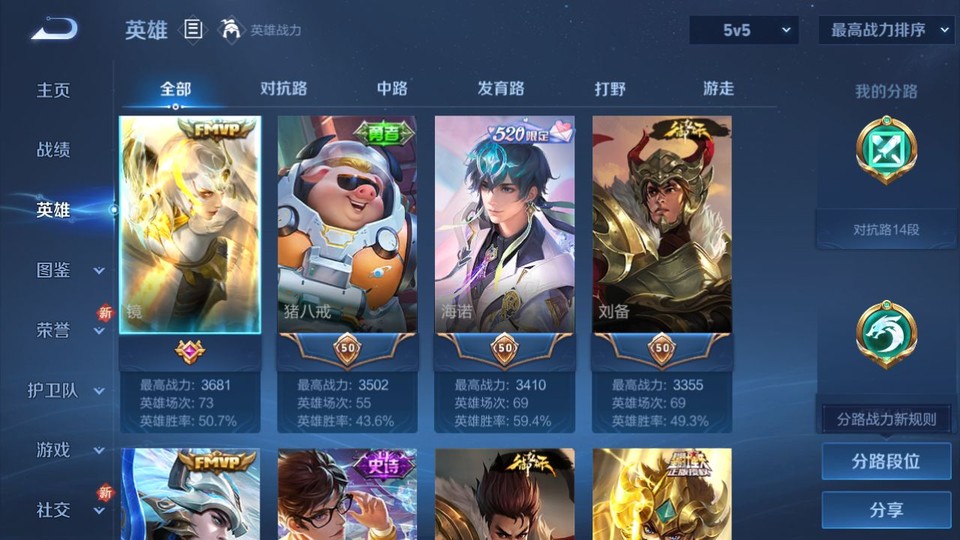Screen dimensions: 960x540
Task: Open the 主页 sidebar entry
Action: 54,90
